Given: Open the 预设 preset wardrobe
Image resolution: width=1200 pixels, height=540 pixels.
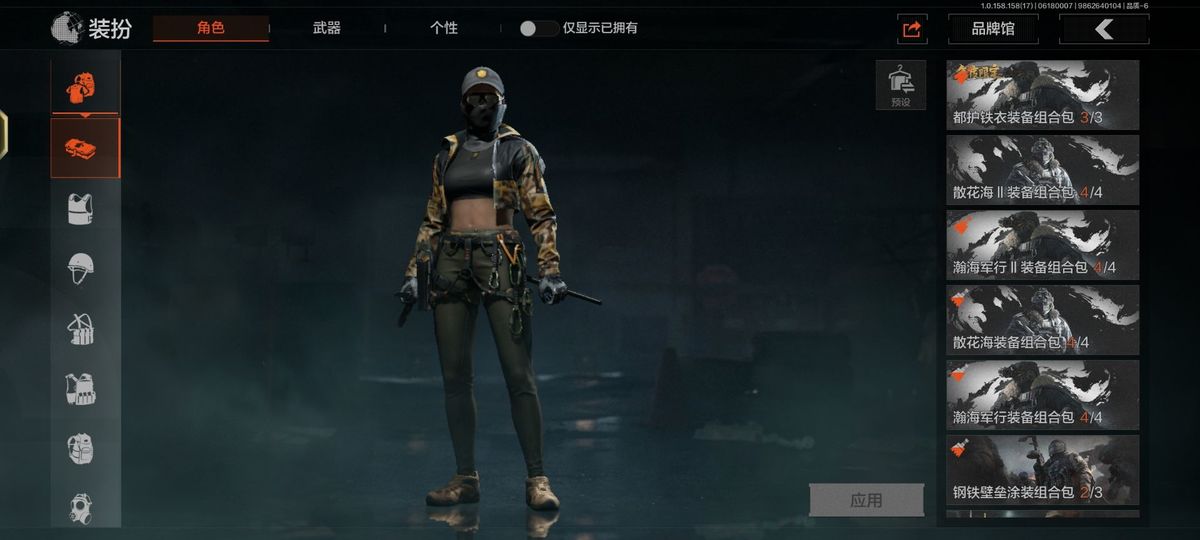Looking at the screenshot, I should click(x=900, y=85).
